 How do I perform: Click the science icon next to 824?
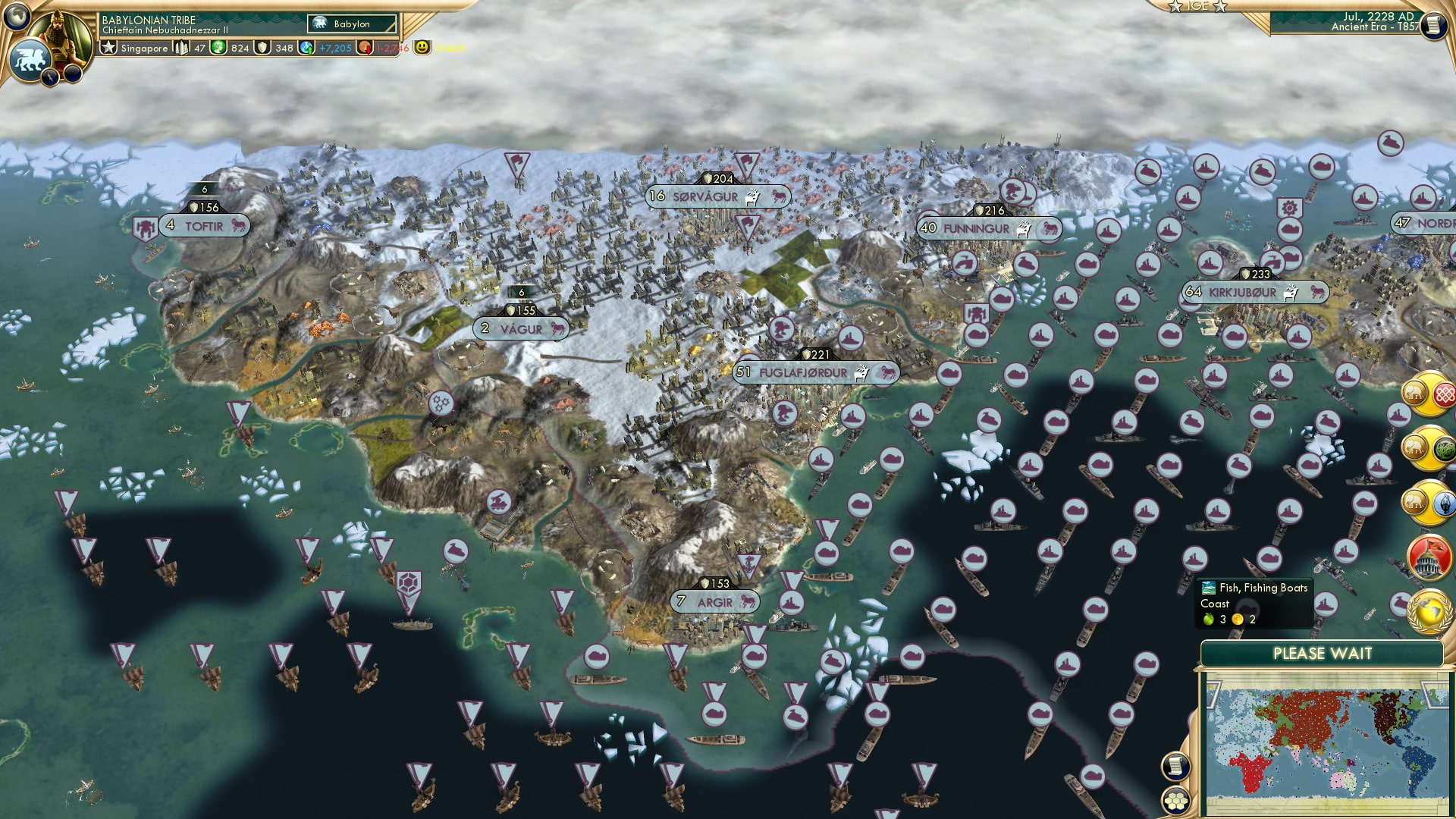(x=218, y=48)
